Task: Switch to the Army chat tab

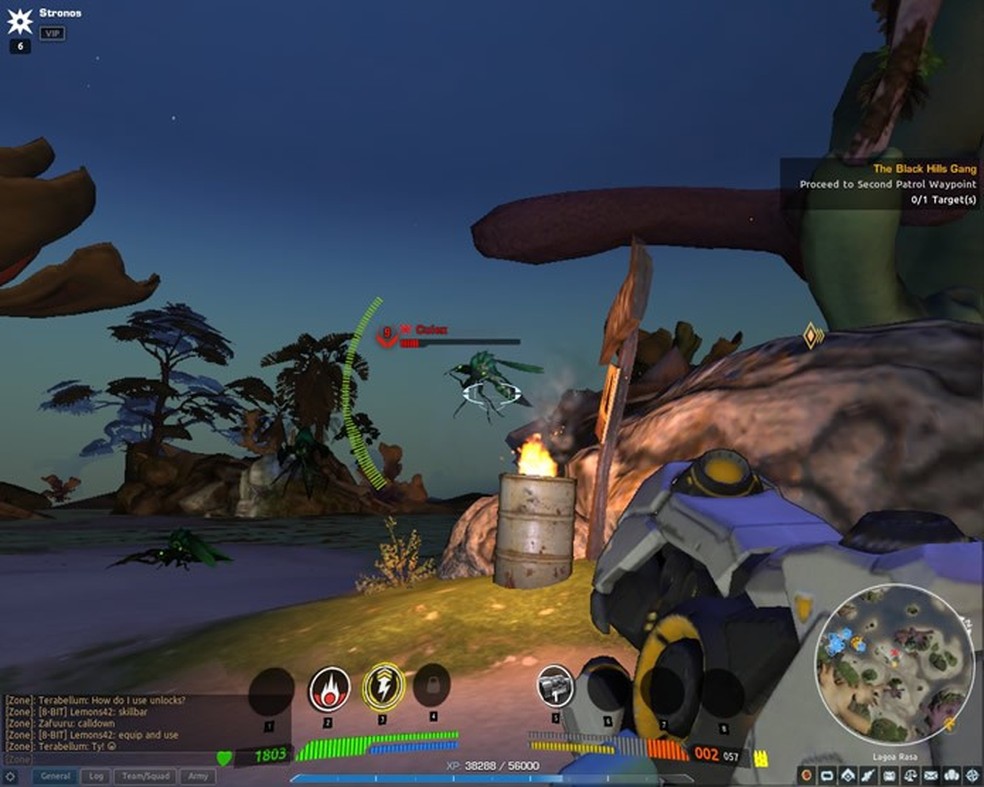Action: click(197, 776)
